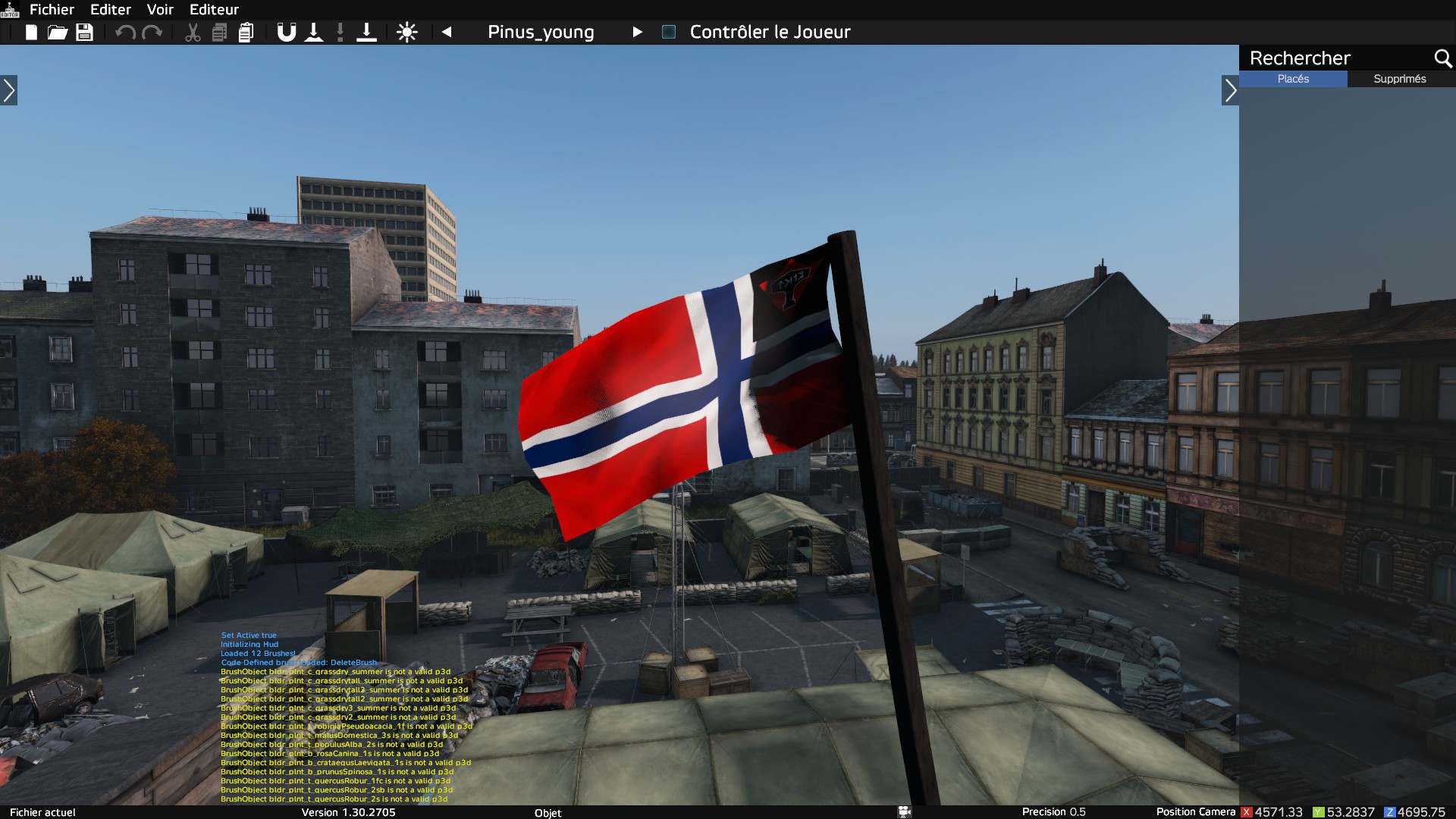Click the sun lighting icon
Screen dimensions: 1456x819
click(407, 33)
